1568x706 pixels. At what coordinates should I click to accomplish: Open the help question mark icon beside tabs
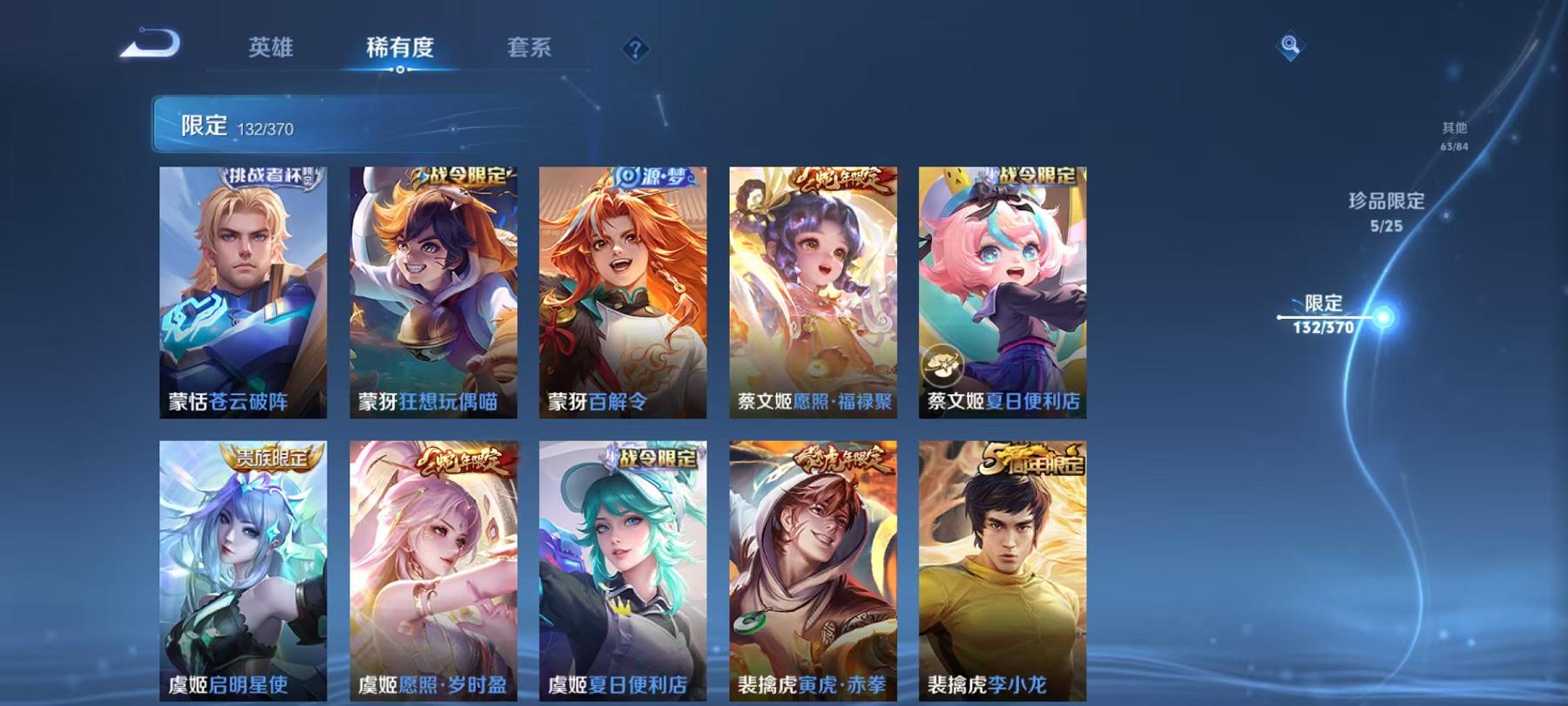[x=635, y=48]
